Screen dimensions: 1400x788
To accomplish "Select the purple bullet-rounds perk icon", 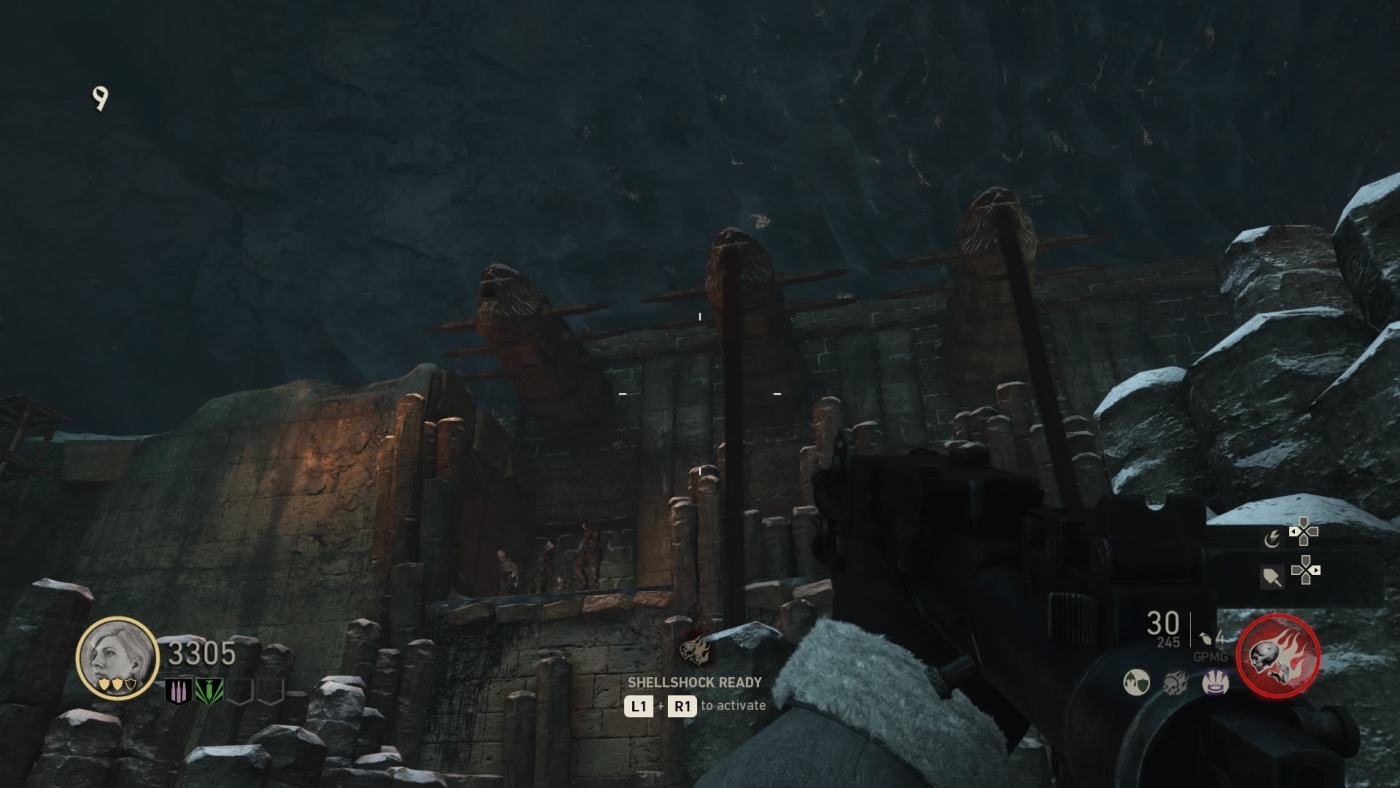I will [x=178, y=691].
